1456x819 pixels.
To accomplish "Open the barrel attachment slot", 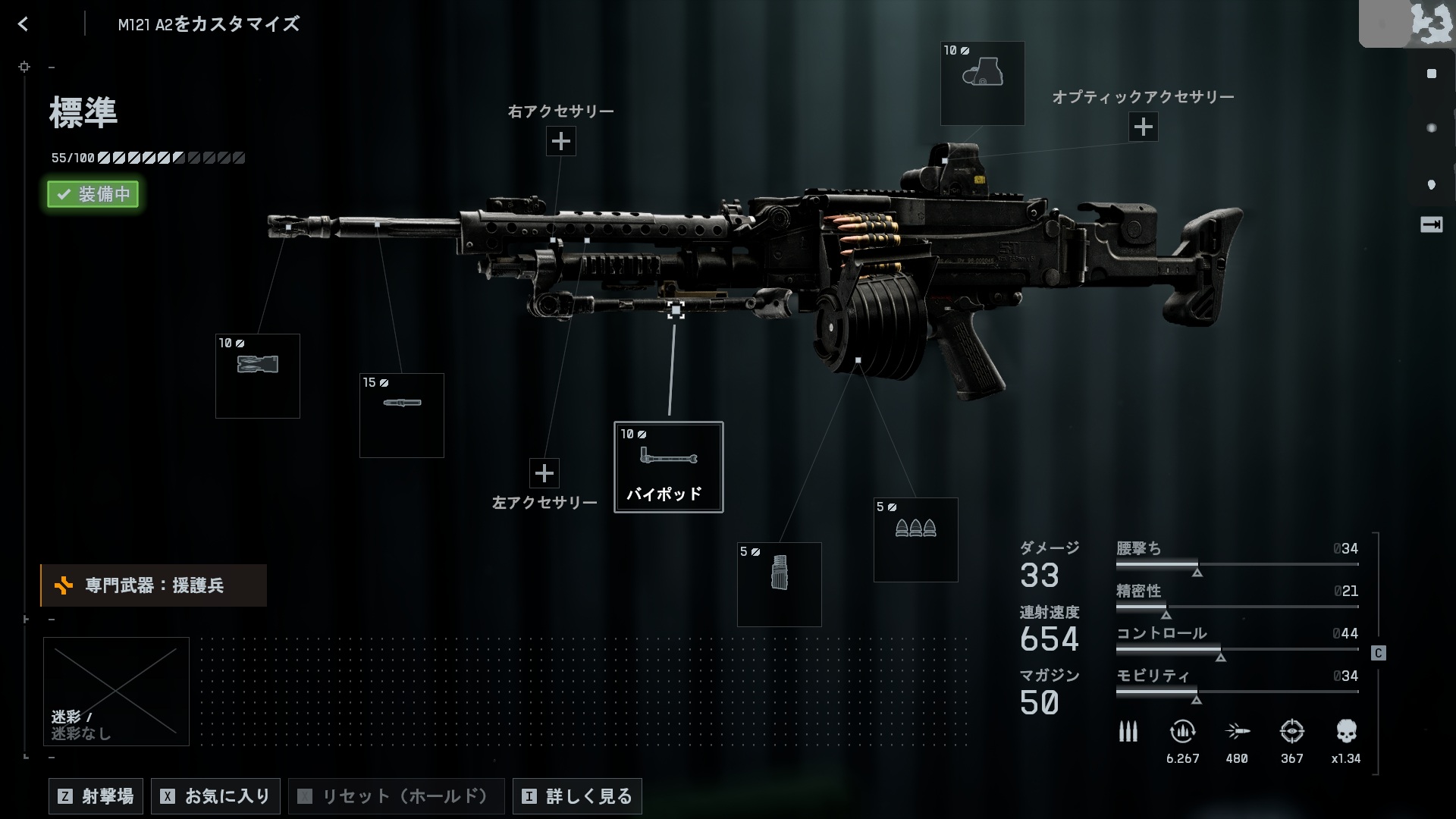I will [401, 416].
